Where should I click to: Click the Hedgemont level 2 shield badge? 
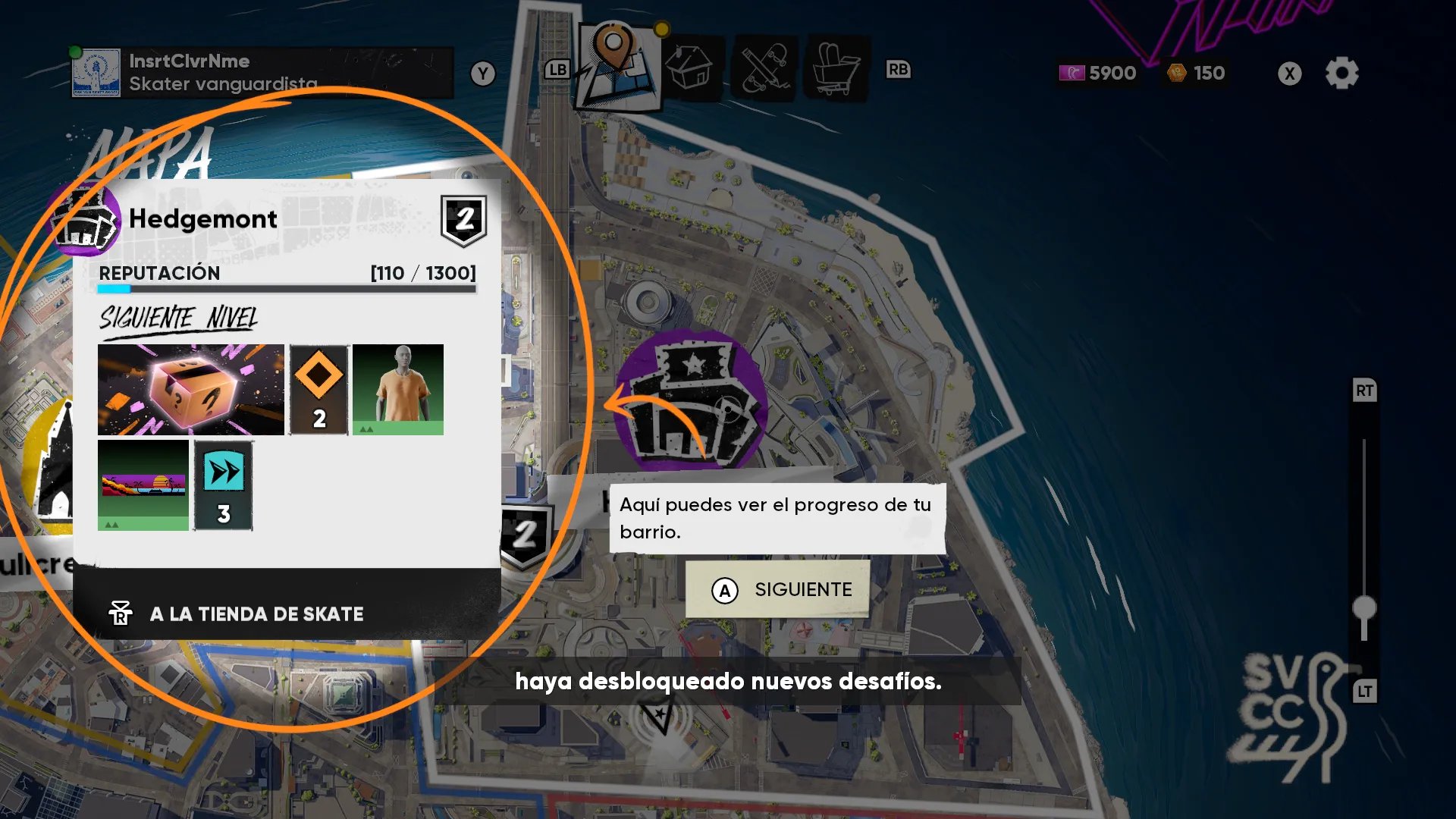(x=463, y=221)
